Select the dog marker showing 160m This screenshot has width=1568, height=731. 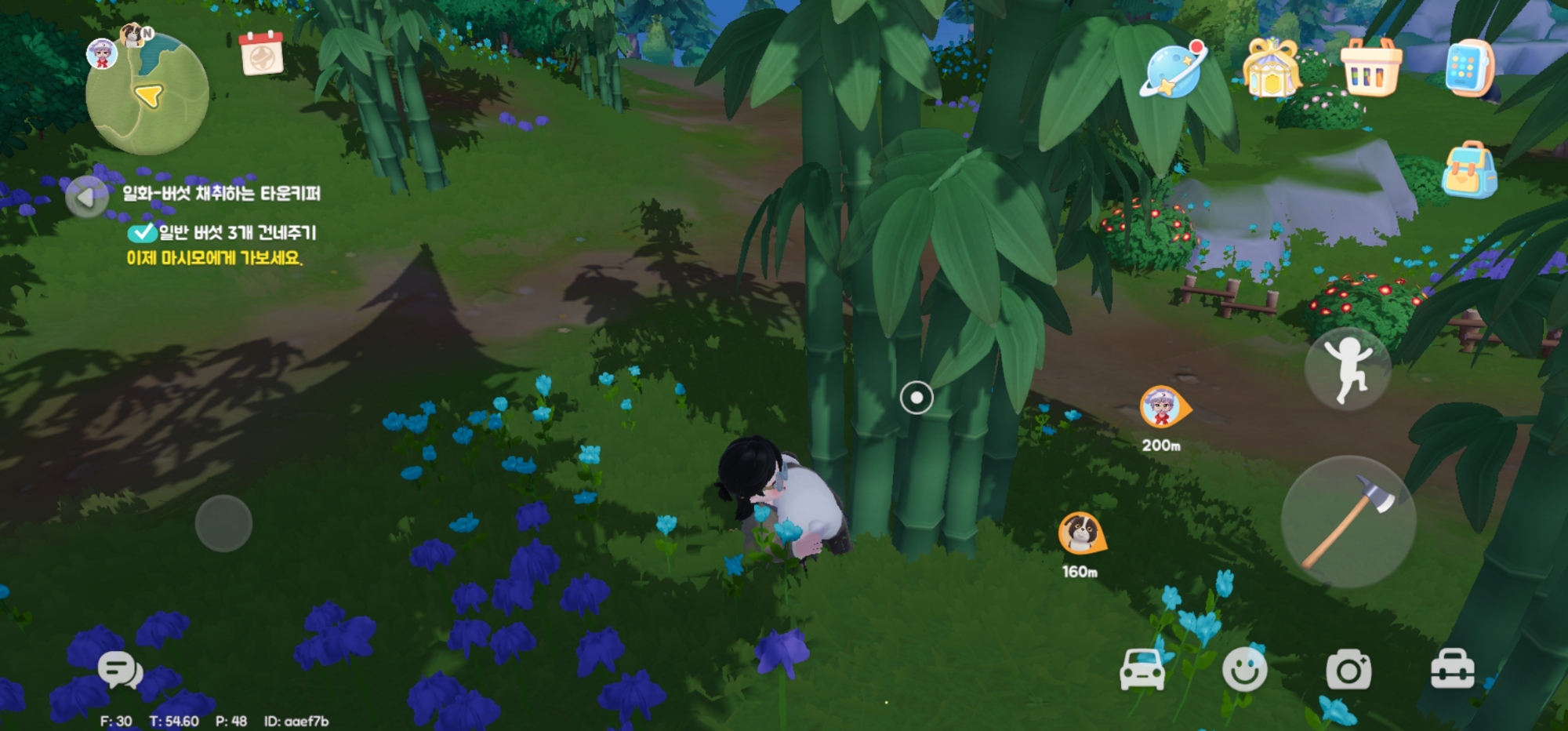1080,533
